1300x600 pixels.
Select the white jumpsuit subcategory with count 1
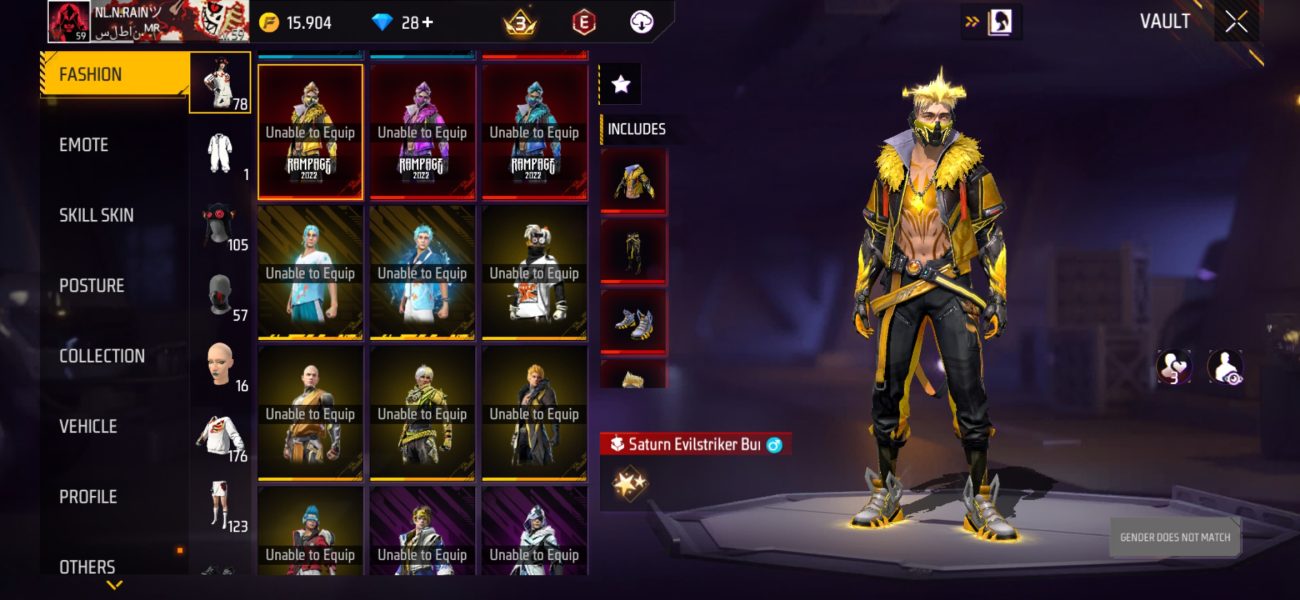[x=220, y=153]
